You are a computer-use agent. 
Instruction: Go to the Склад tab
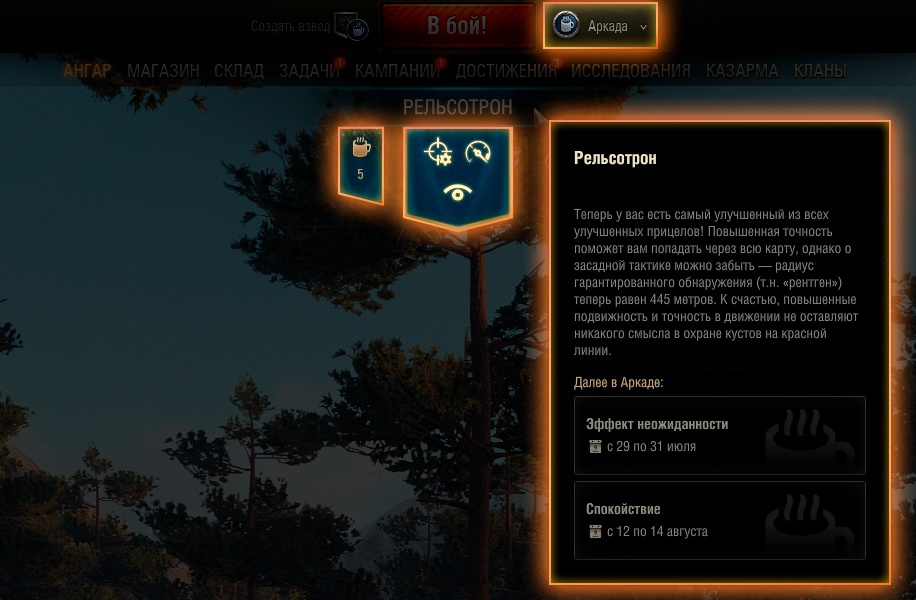click(x=239, y=71)
